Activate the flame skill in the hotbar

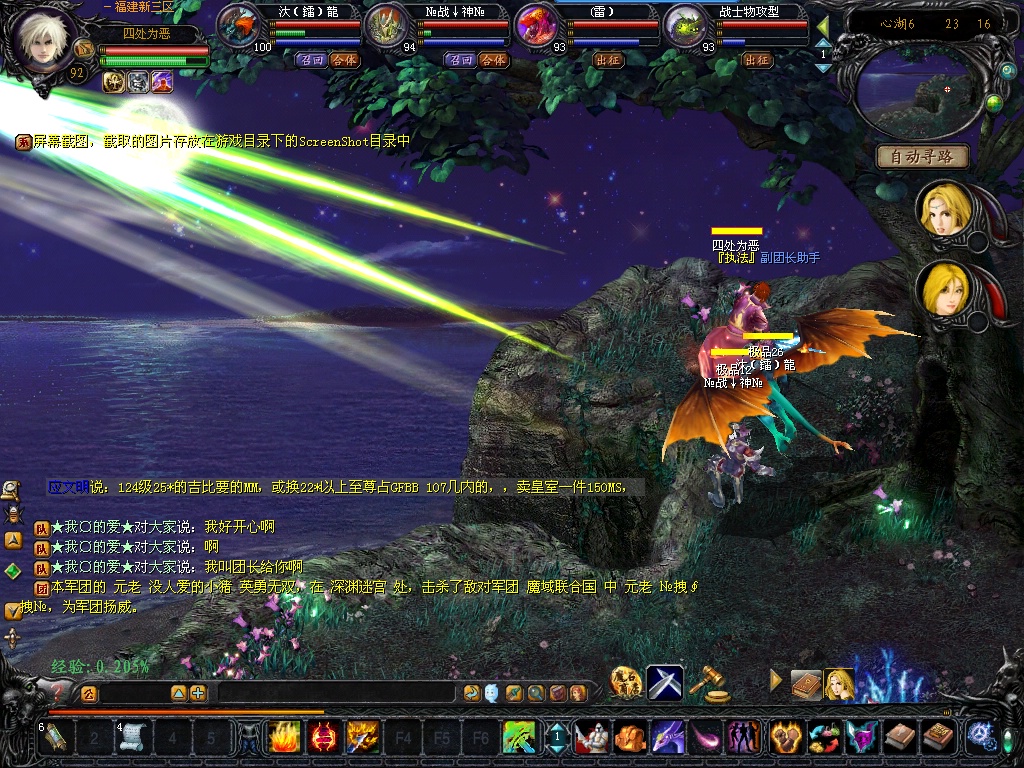coord(283,738)
